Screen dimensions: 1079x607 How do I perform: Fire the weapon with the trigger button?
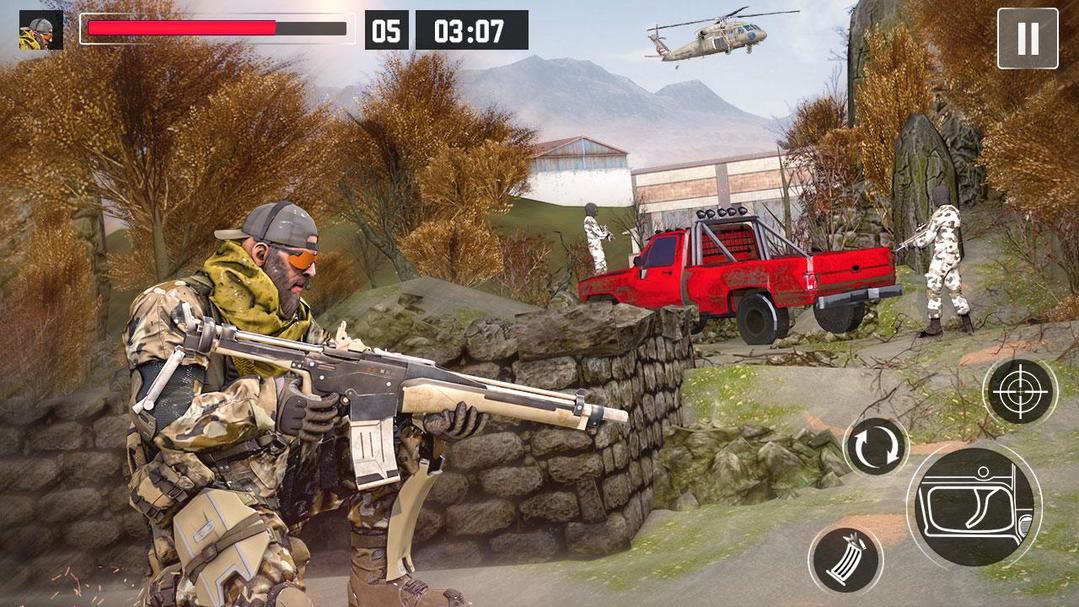(973, 505)
